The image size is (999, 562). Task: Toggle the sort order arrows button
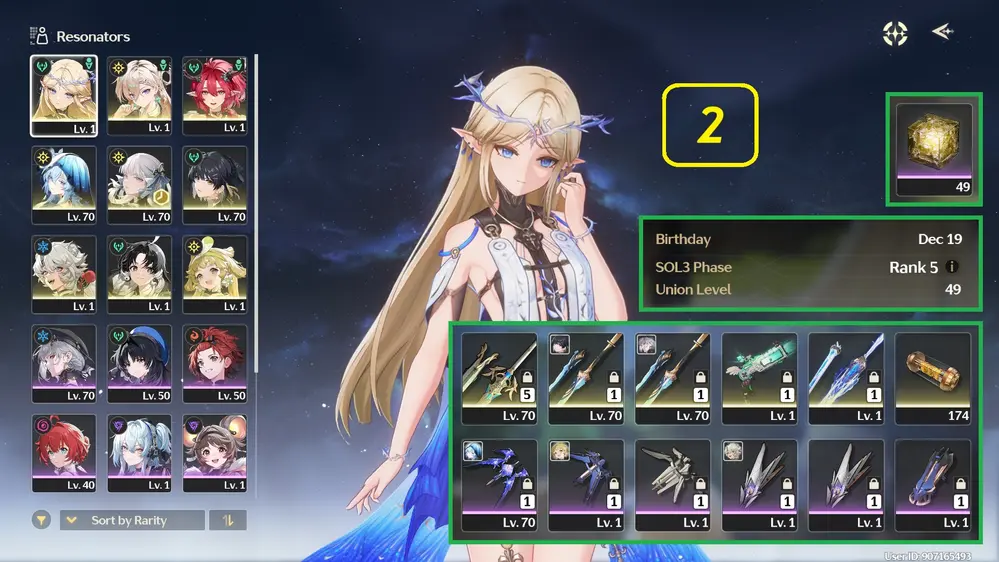pyautogui.click(x=227, y=520)
